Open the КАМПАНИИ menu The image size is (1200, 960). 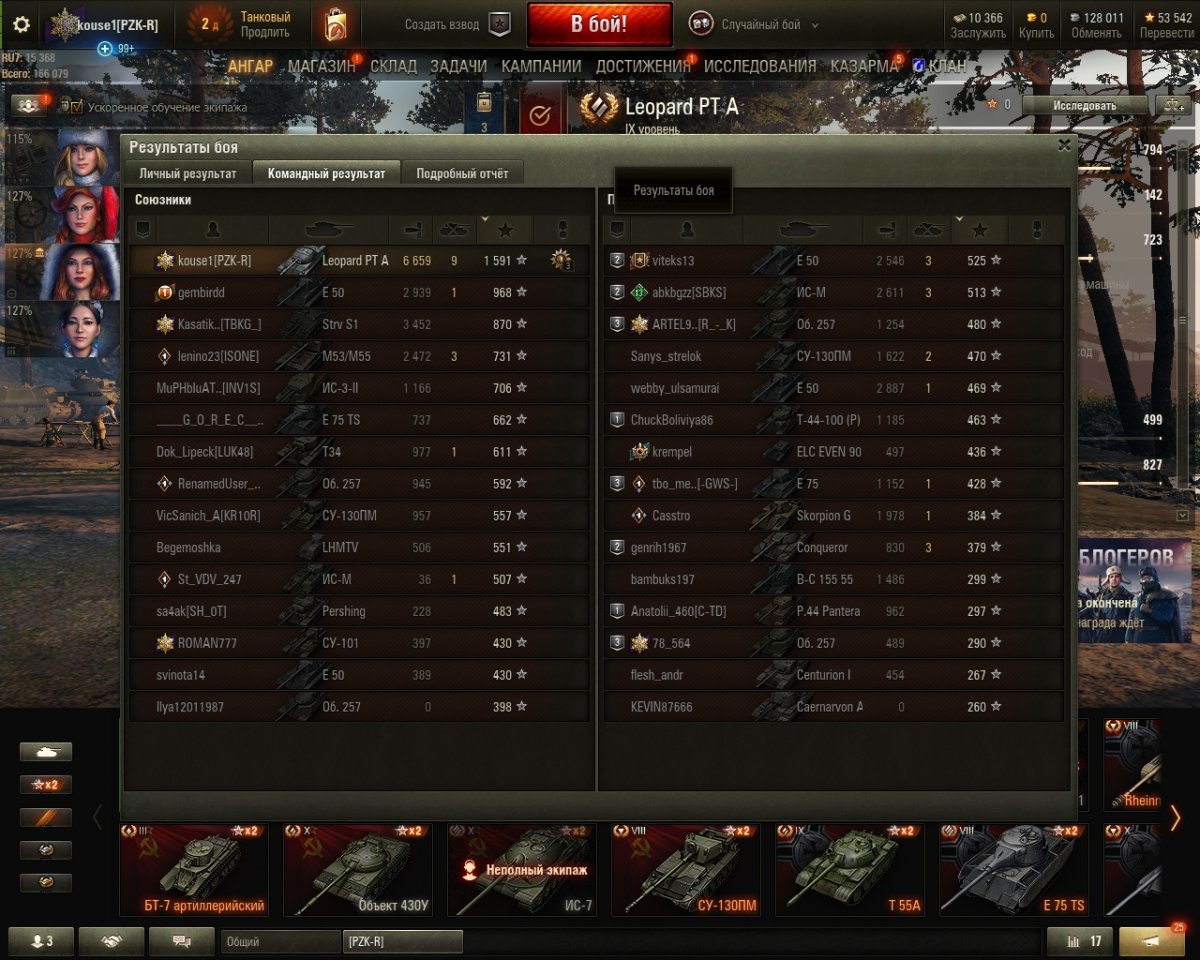click(541, 67)
